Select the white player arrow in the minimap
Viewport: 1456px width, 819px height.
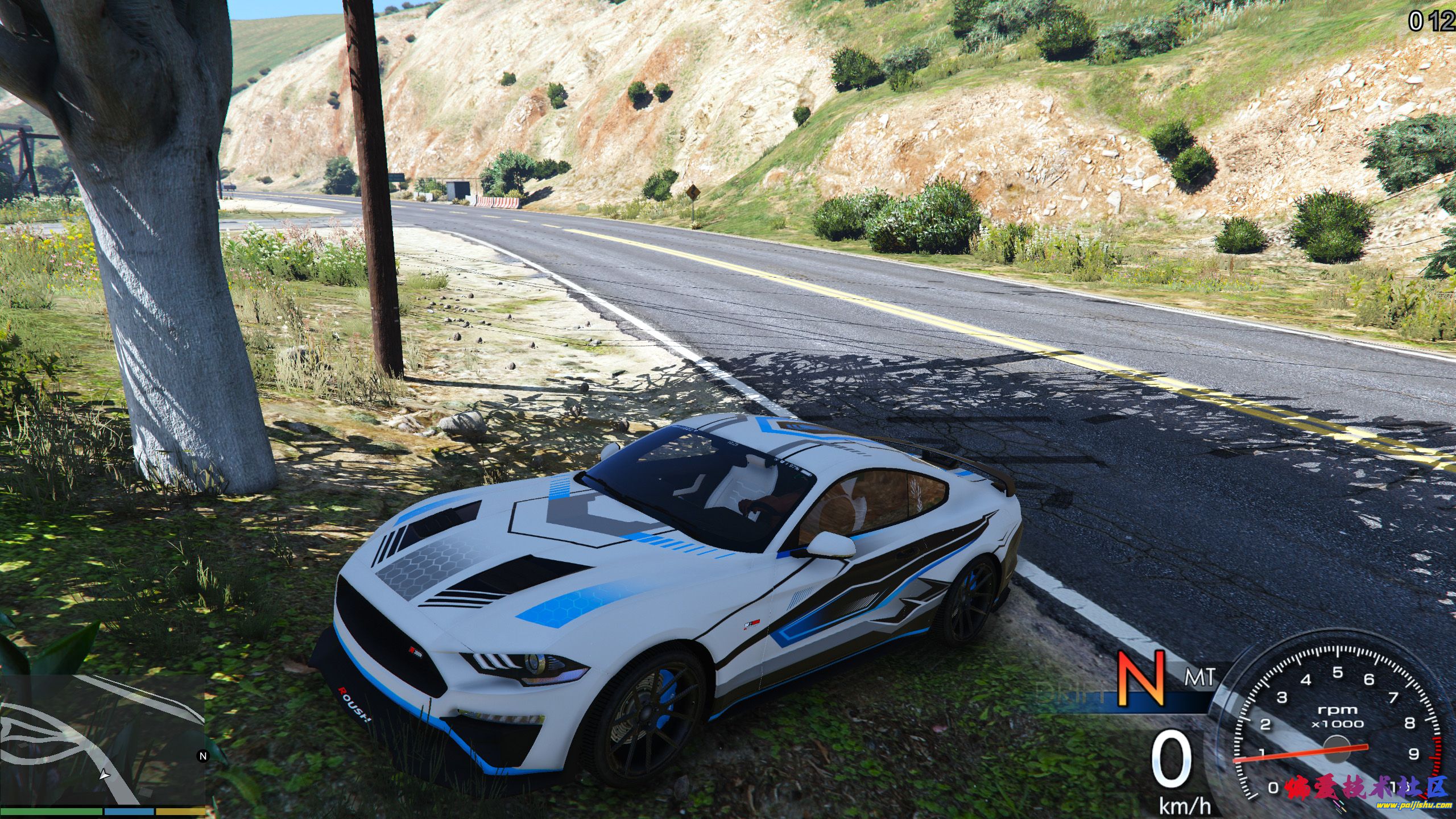105,775
